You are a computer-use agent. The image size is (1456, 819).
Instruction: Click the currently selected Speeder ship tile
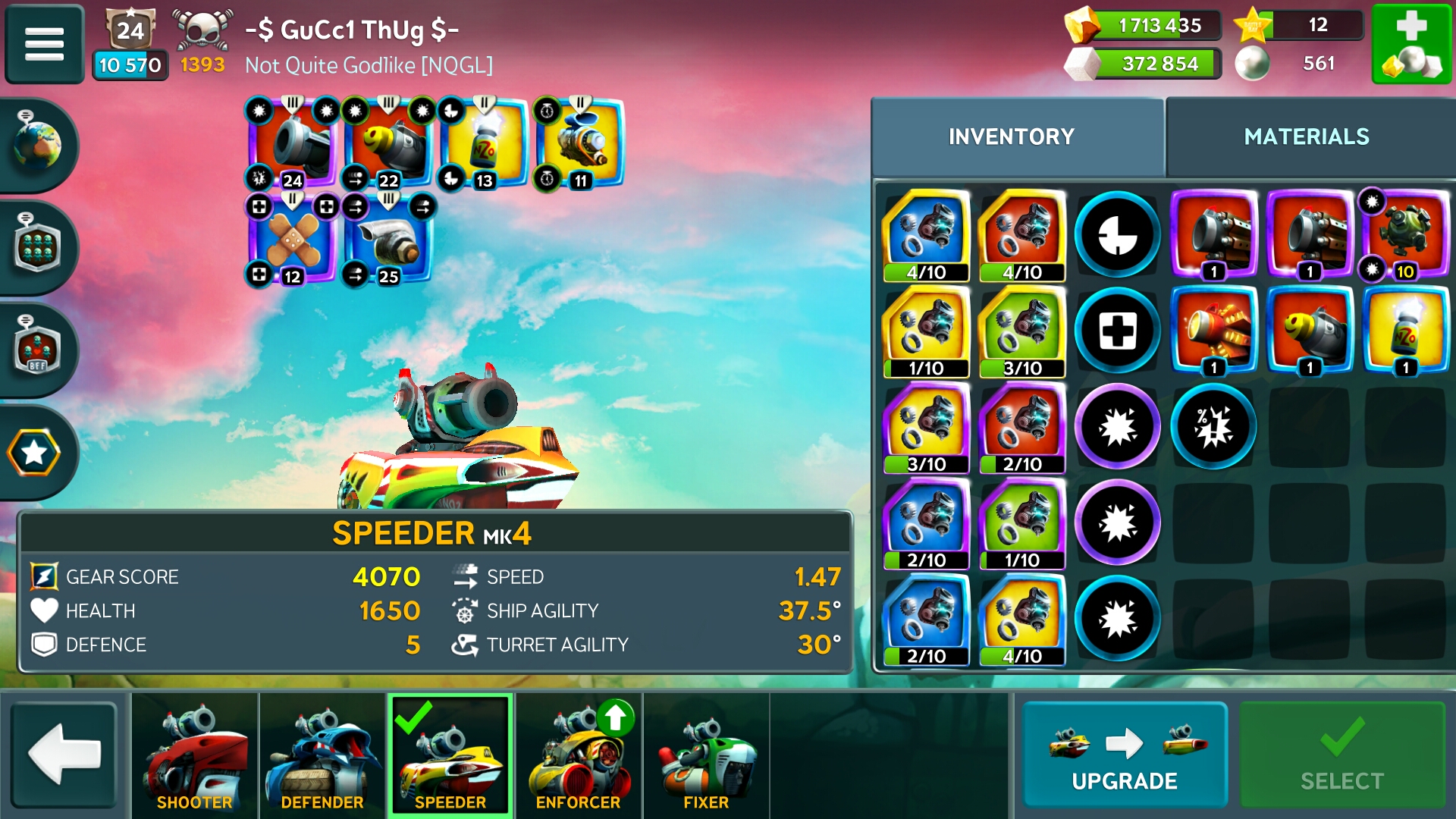point(450,756)
